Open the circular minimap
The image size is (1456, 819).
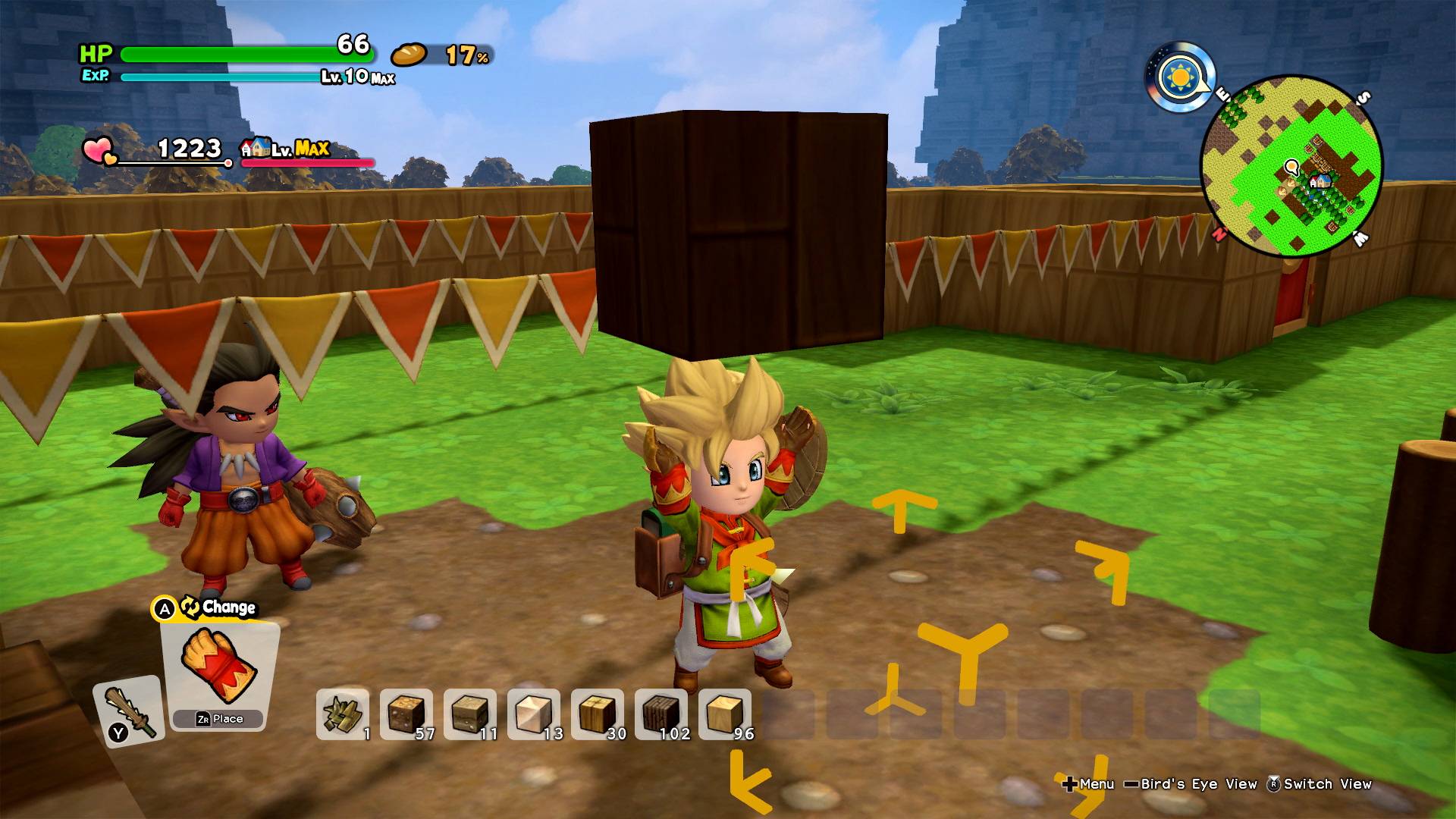(x=1291, y=165)
